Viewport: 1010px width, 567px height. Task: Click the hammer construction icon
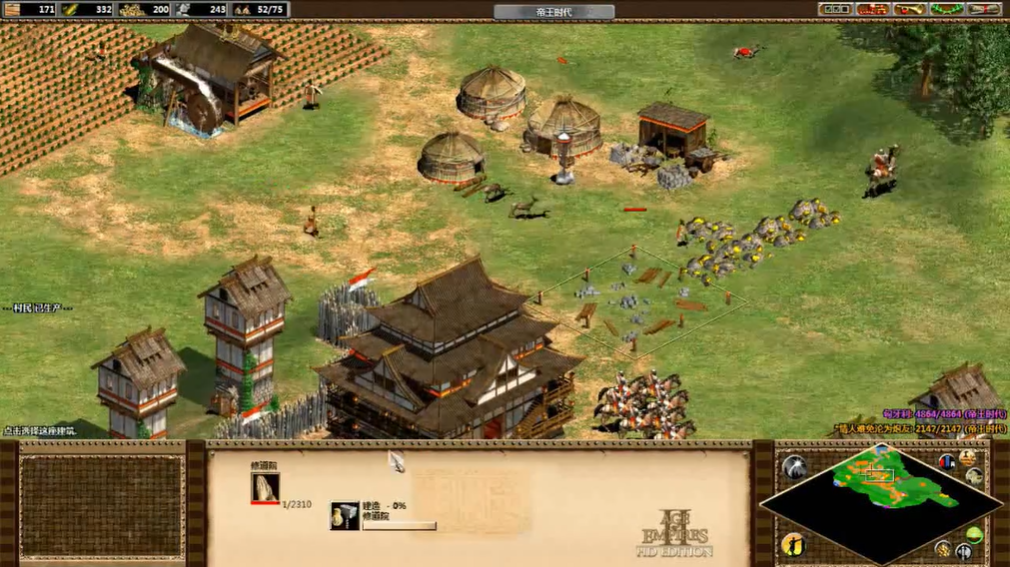point(345,516)
